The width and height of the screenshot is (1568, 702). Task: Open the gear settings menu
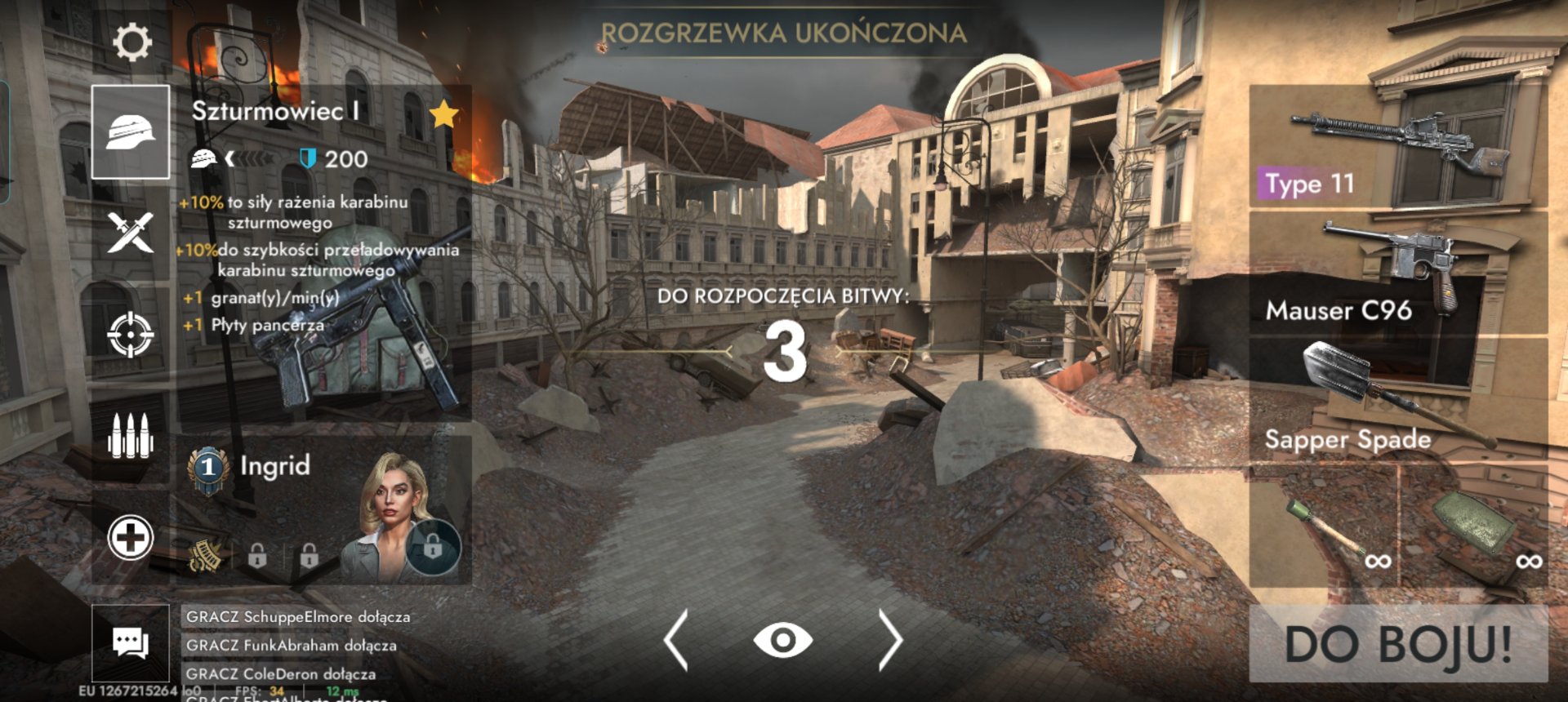[131, 42]
